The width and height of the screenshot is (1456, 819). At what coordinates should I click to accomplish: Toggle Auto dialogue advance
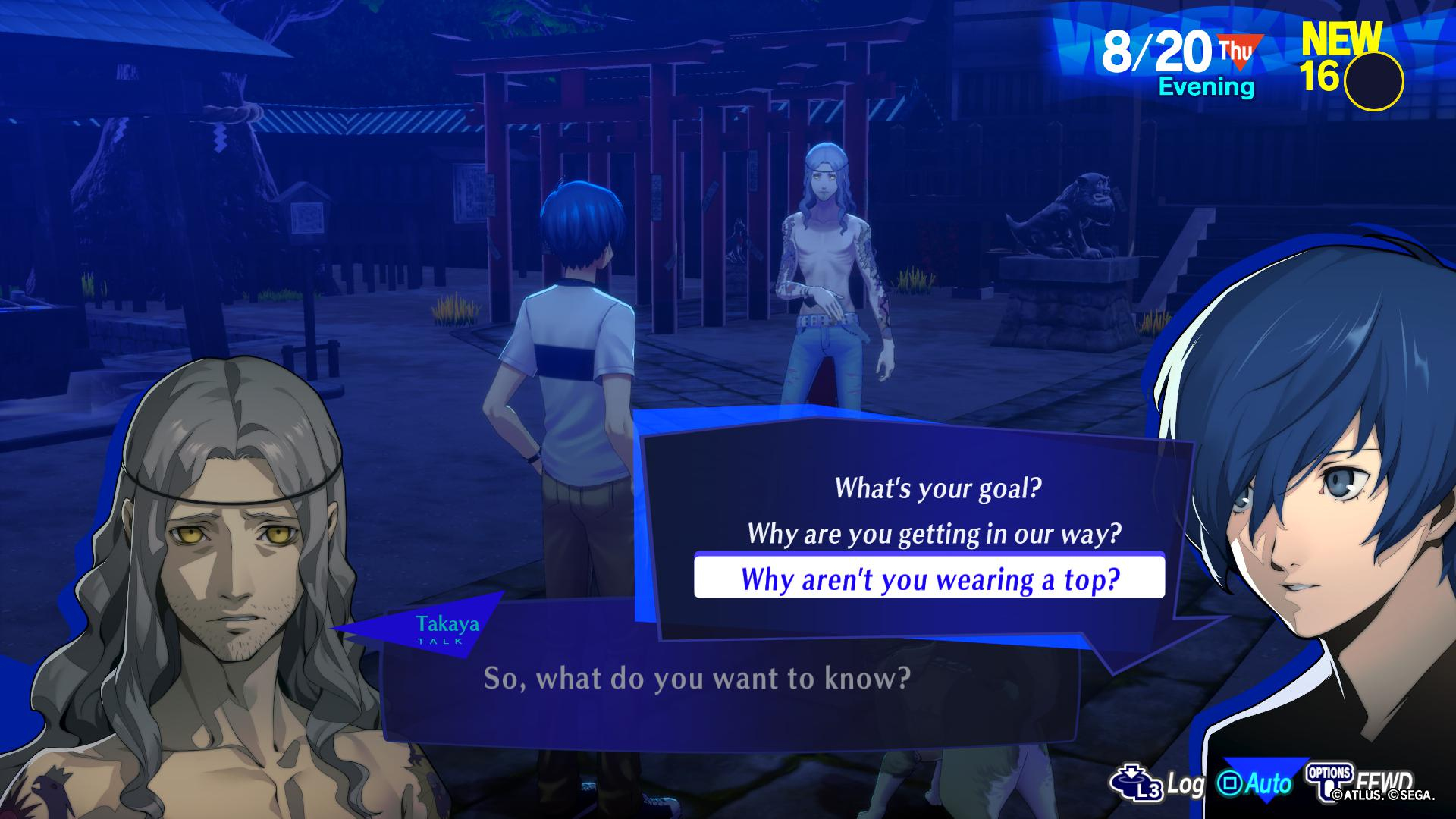coord(1255,784)
